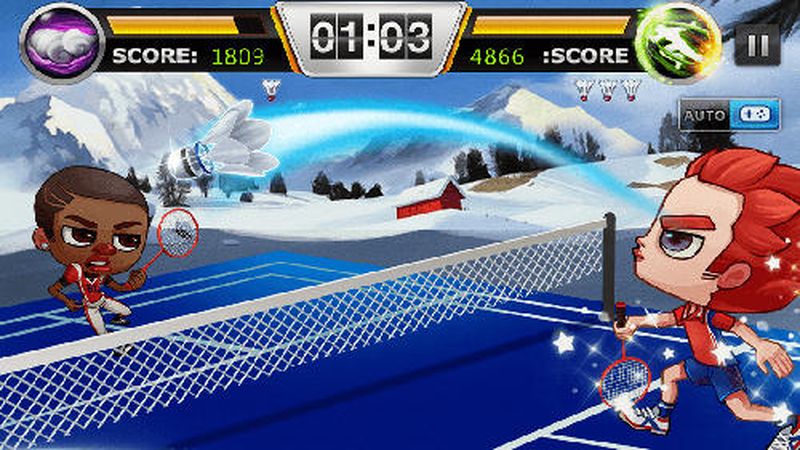Screen dimensions: 800x450
Task: Tap the purple cloud skill icon
Action: (64, 42)
